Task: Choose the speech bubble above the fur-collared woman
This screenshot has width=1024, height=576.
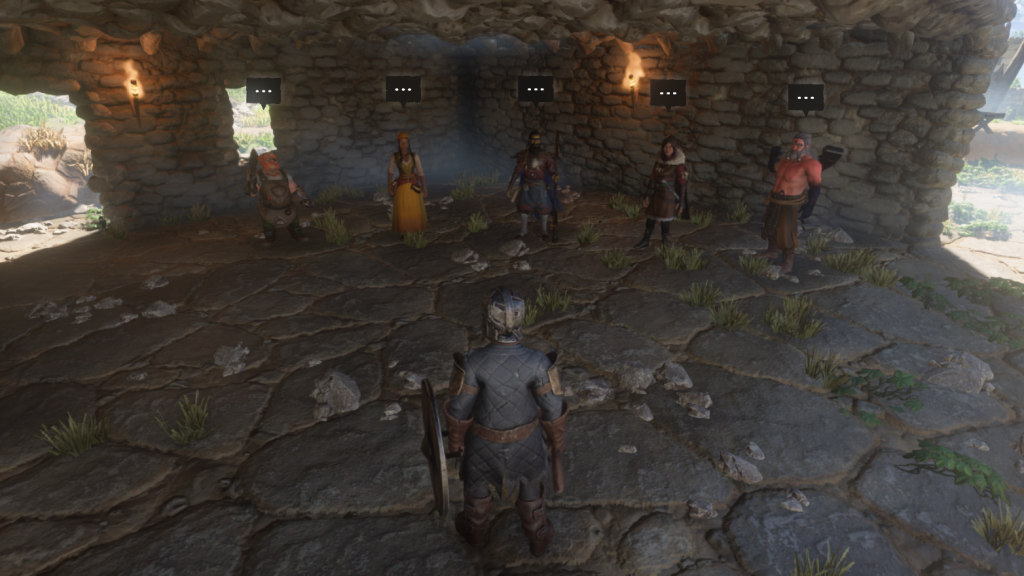Action: click(x=668, y=93)
